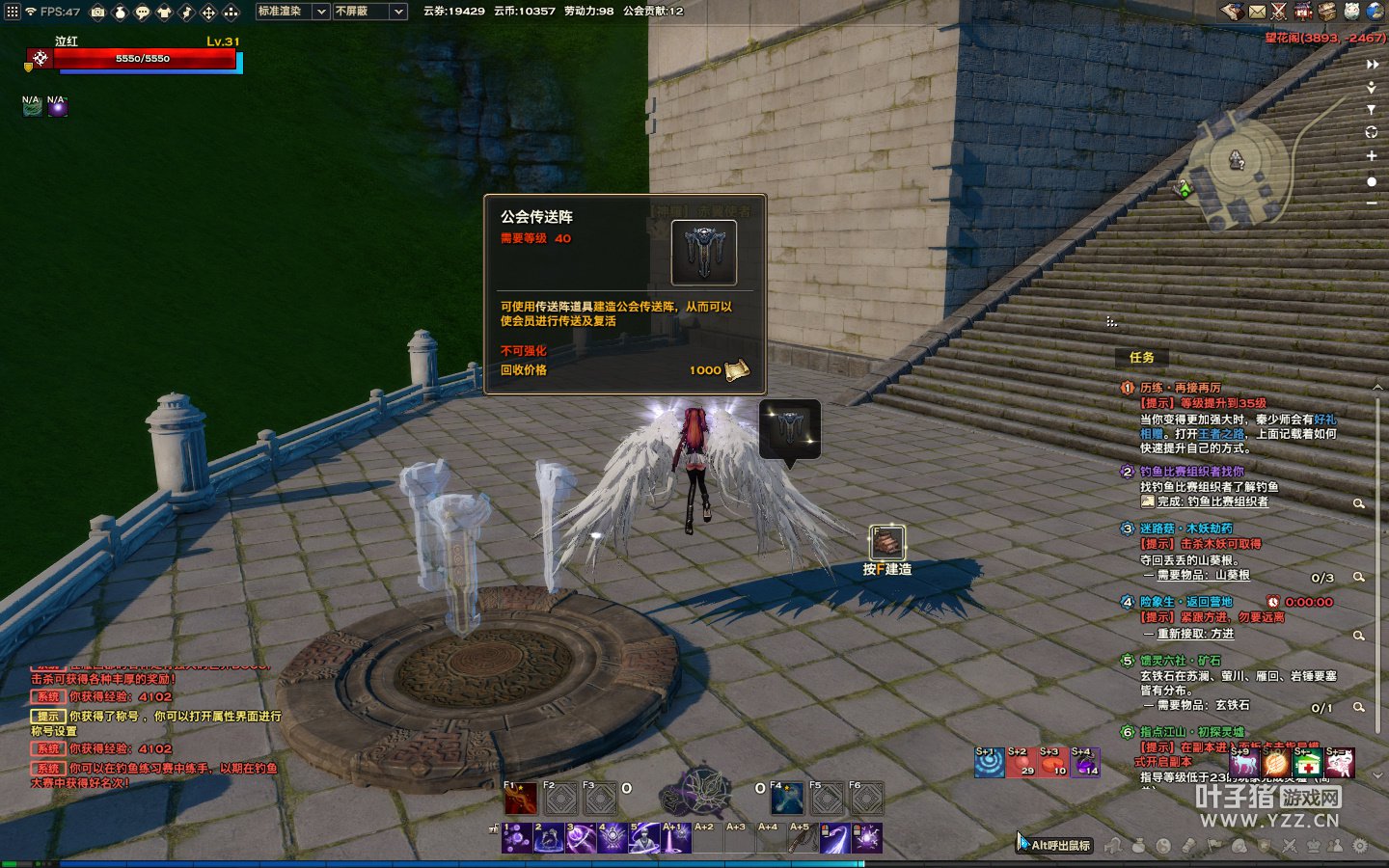Image resolution: width=1389 pixels, height=868 pixels.
Task: Activate the number 1 purple orb skill
Action: pyautogui.click(x=517, y=837)
